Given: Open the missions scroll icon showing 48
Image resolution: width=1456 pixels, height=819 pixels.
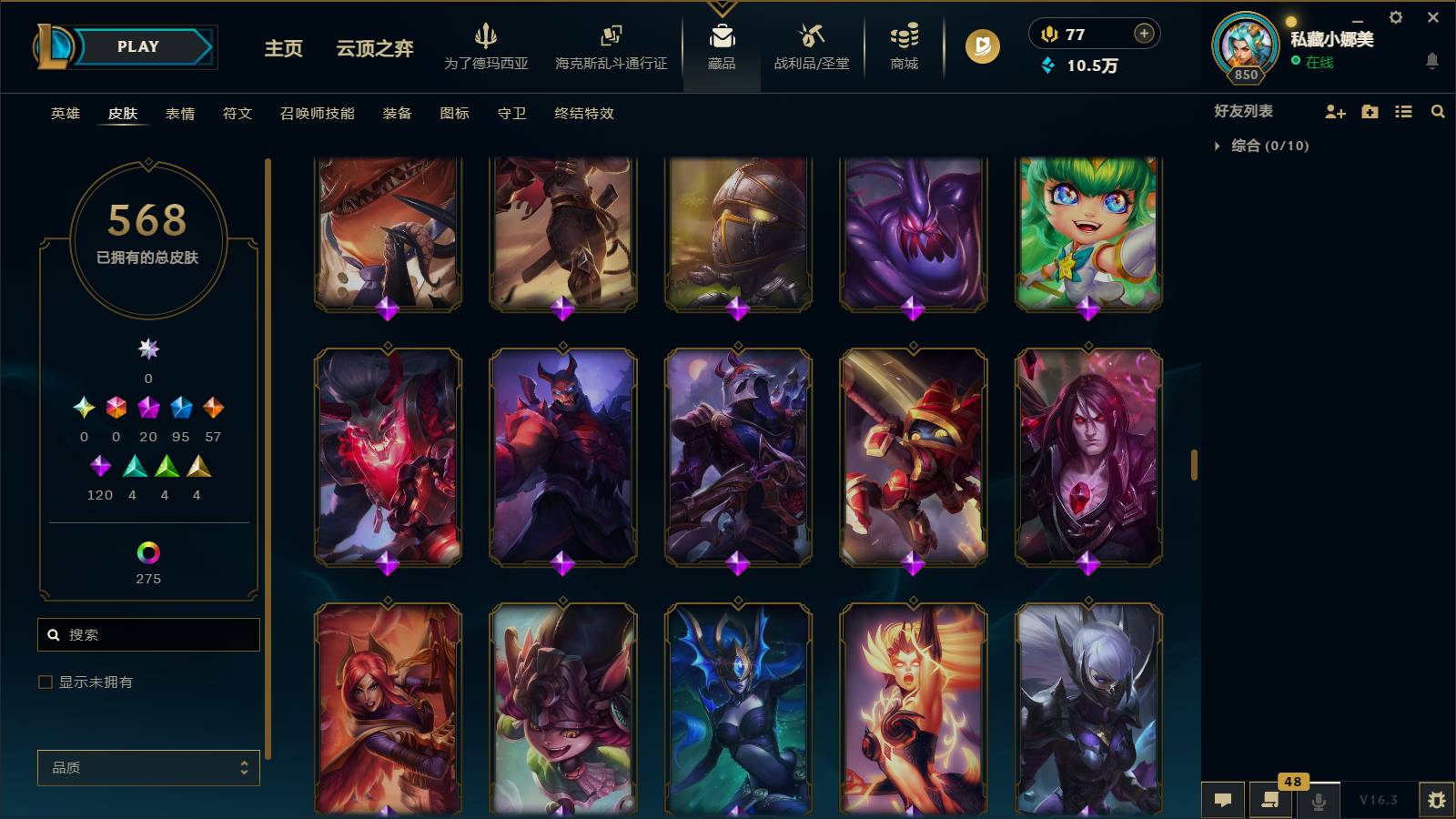Looking at the screenshot, I should click(x=1270, y=800).
